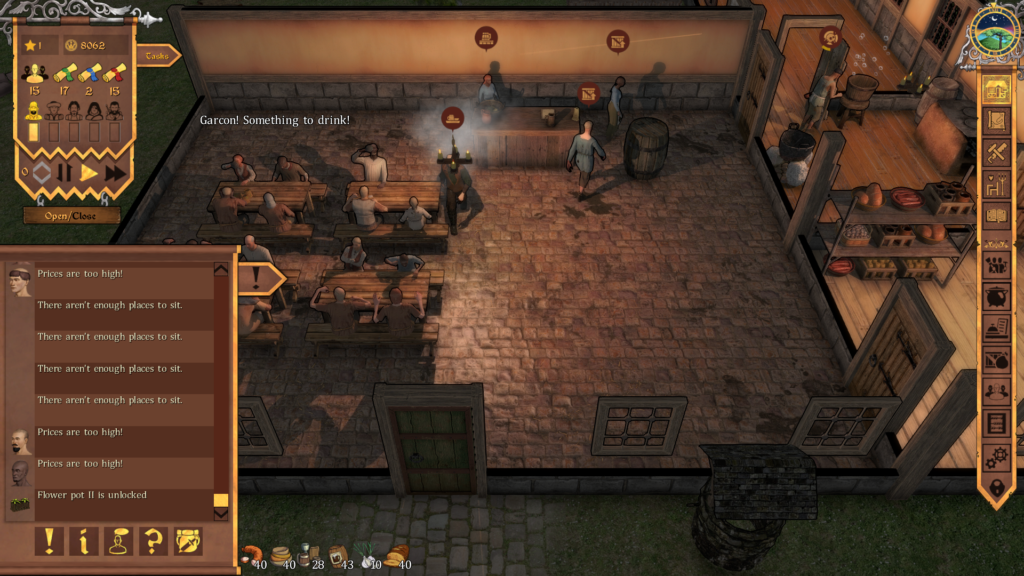Collapse the message log with exclamation tab
Viewport: 1024px width, 576px height.
[258, 277]
